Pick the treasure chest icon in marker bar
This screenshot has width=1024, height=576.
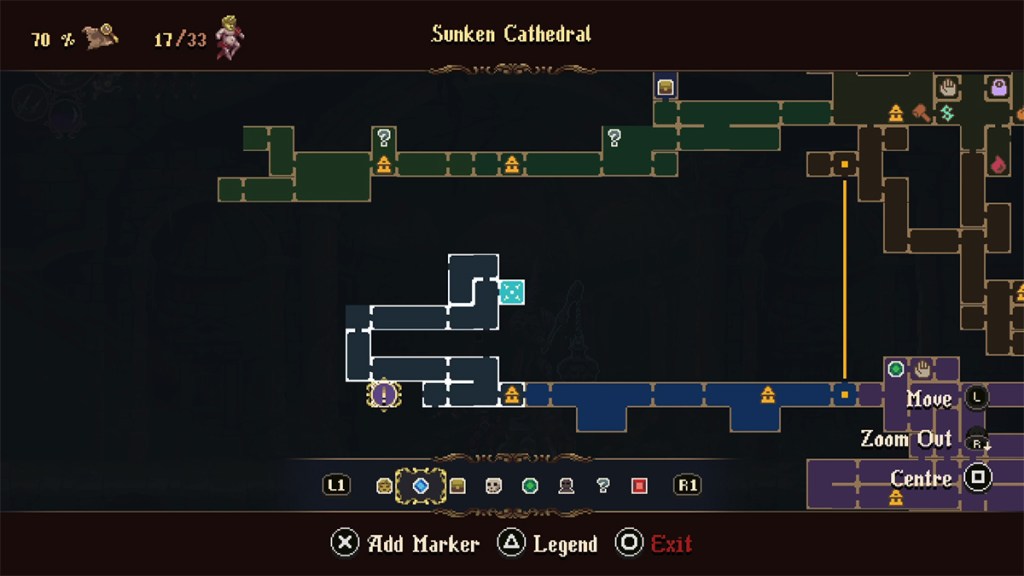tap(457, 486)
